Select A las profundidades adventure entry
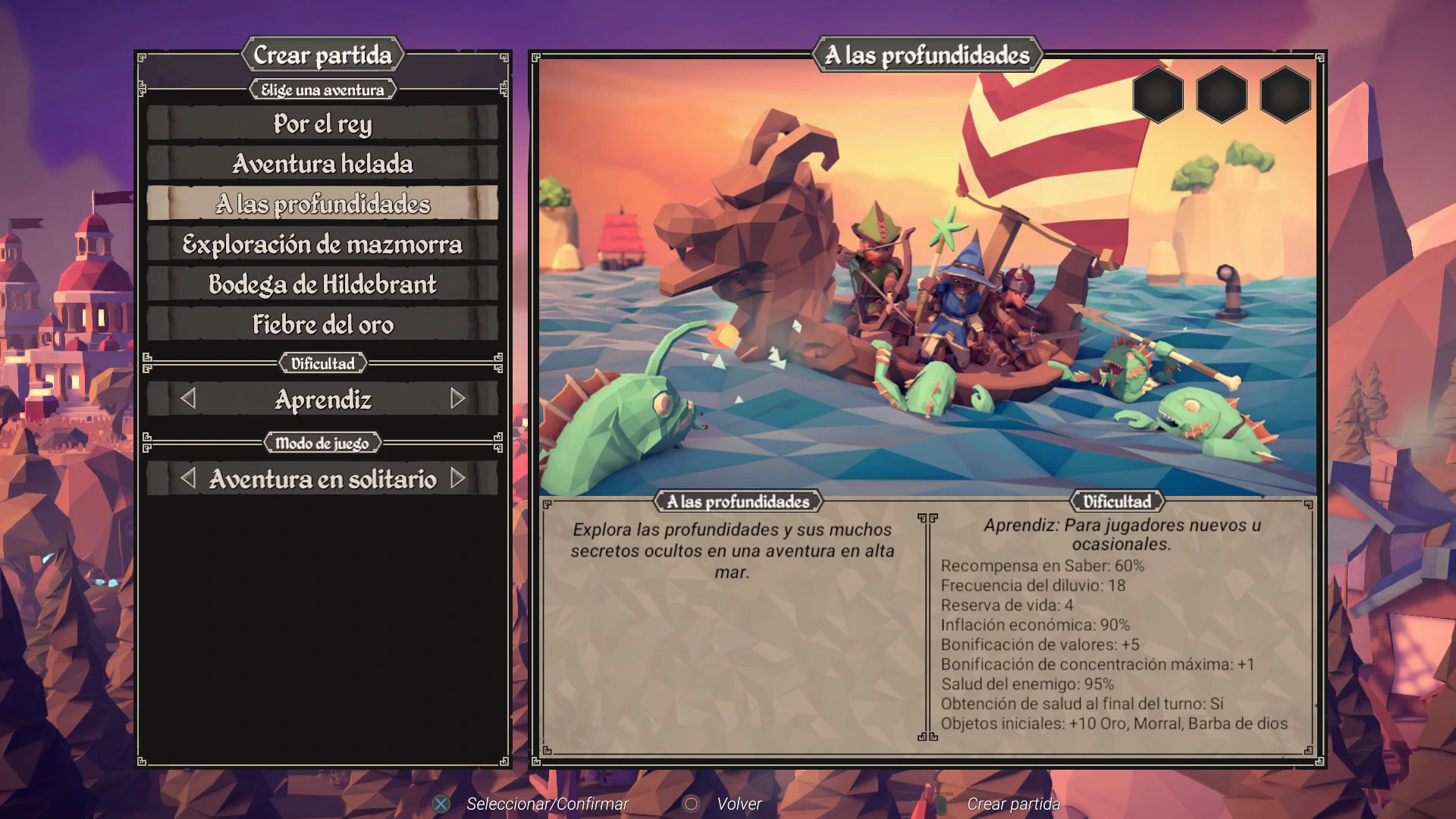The width and height of the screenshot is (1456, 819). click(x=322, y=204)
